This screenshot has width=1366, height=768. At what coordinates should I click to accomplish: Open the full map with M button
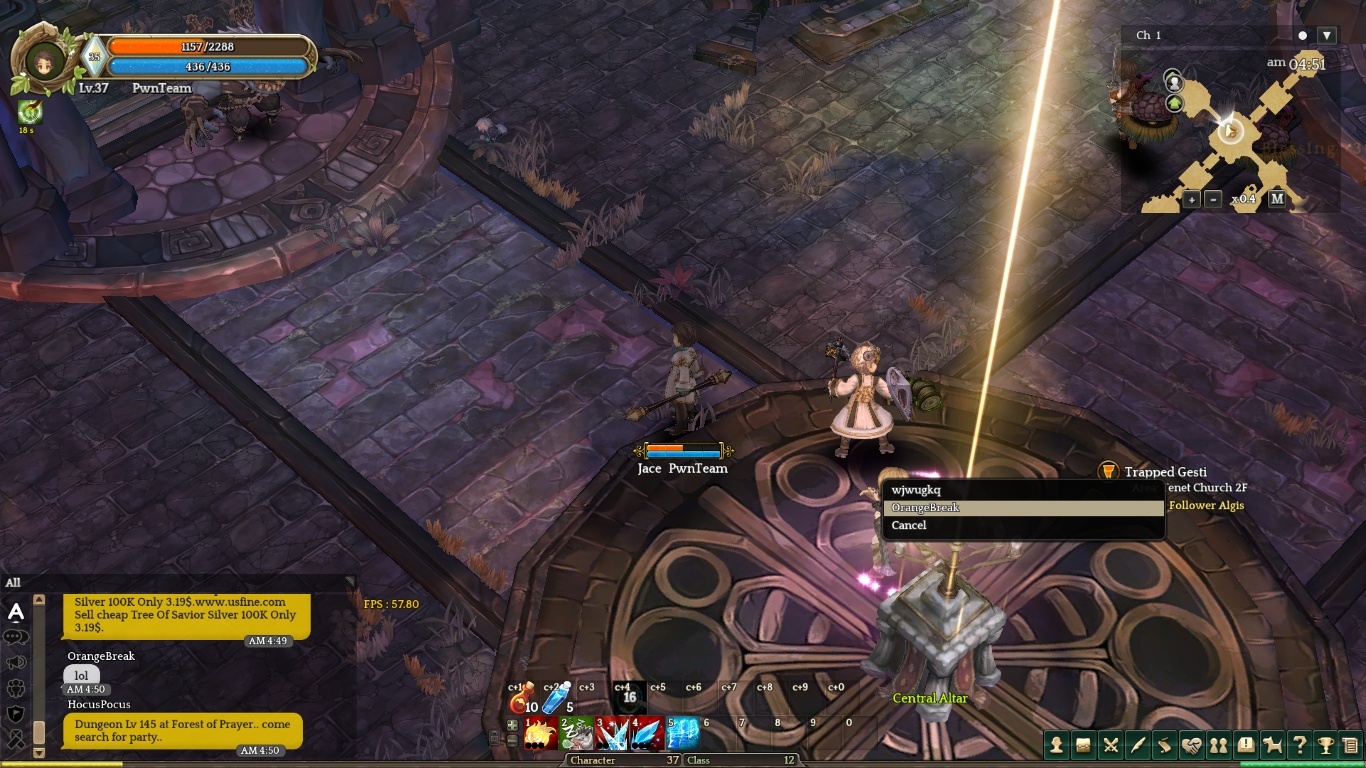coord(1277,199)
